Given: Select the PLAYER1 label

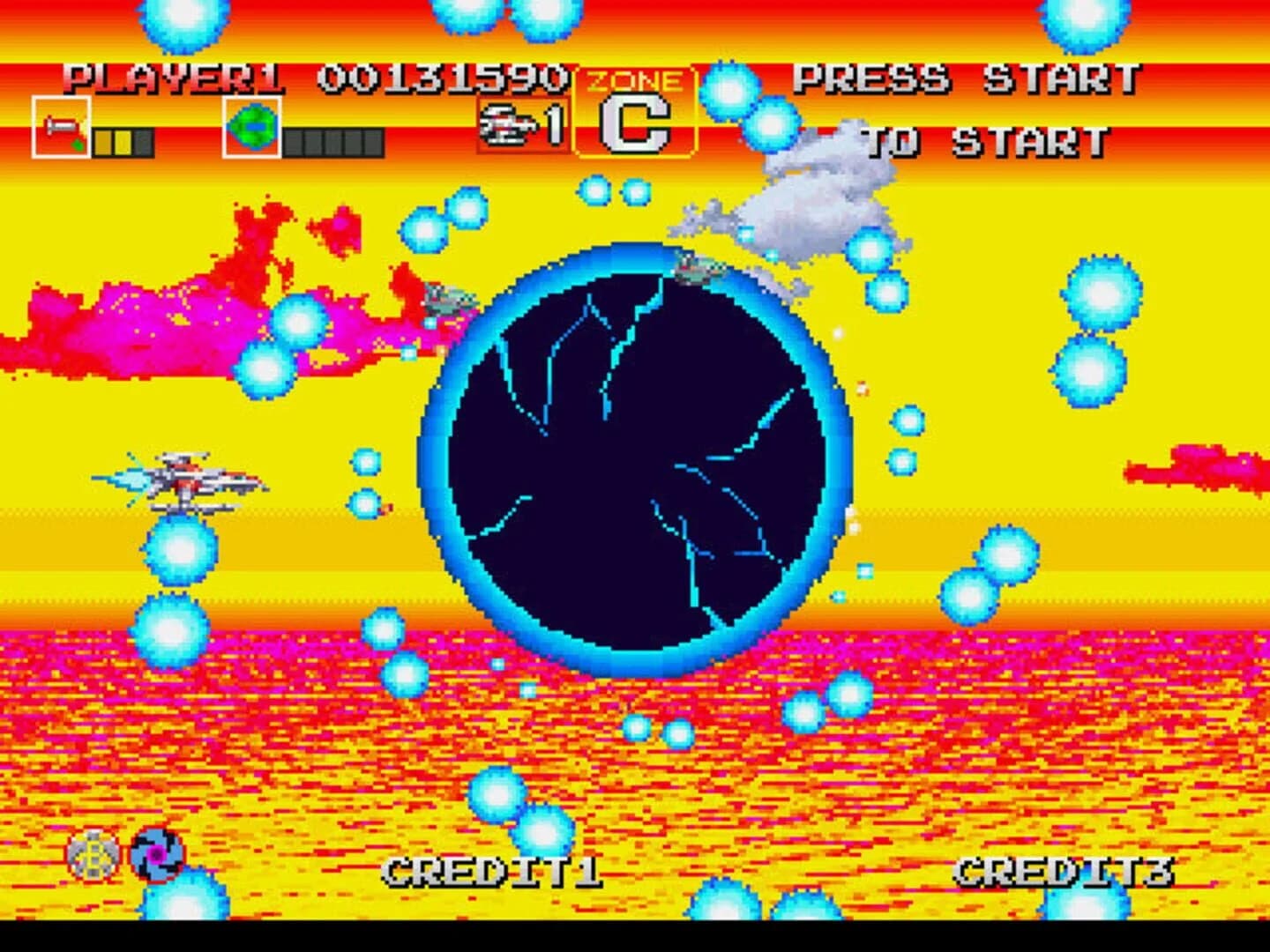Looking at the screenshot, I should 174,78.
